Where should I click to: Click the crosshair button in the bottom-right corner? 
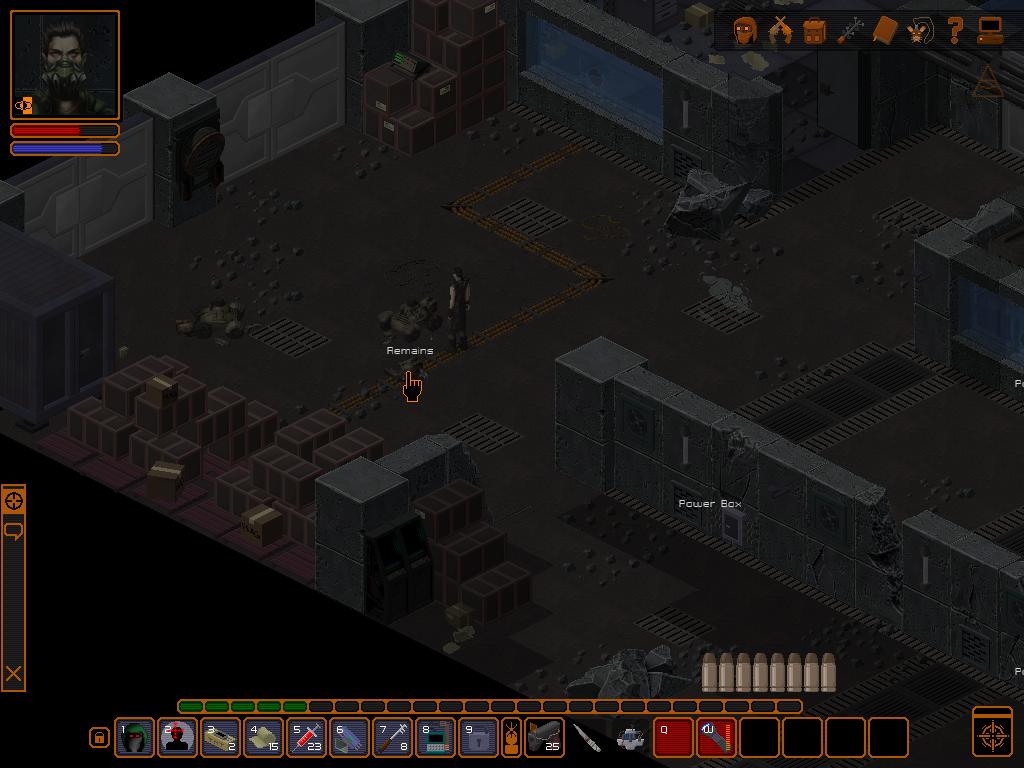point(992,732)
